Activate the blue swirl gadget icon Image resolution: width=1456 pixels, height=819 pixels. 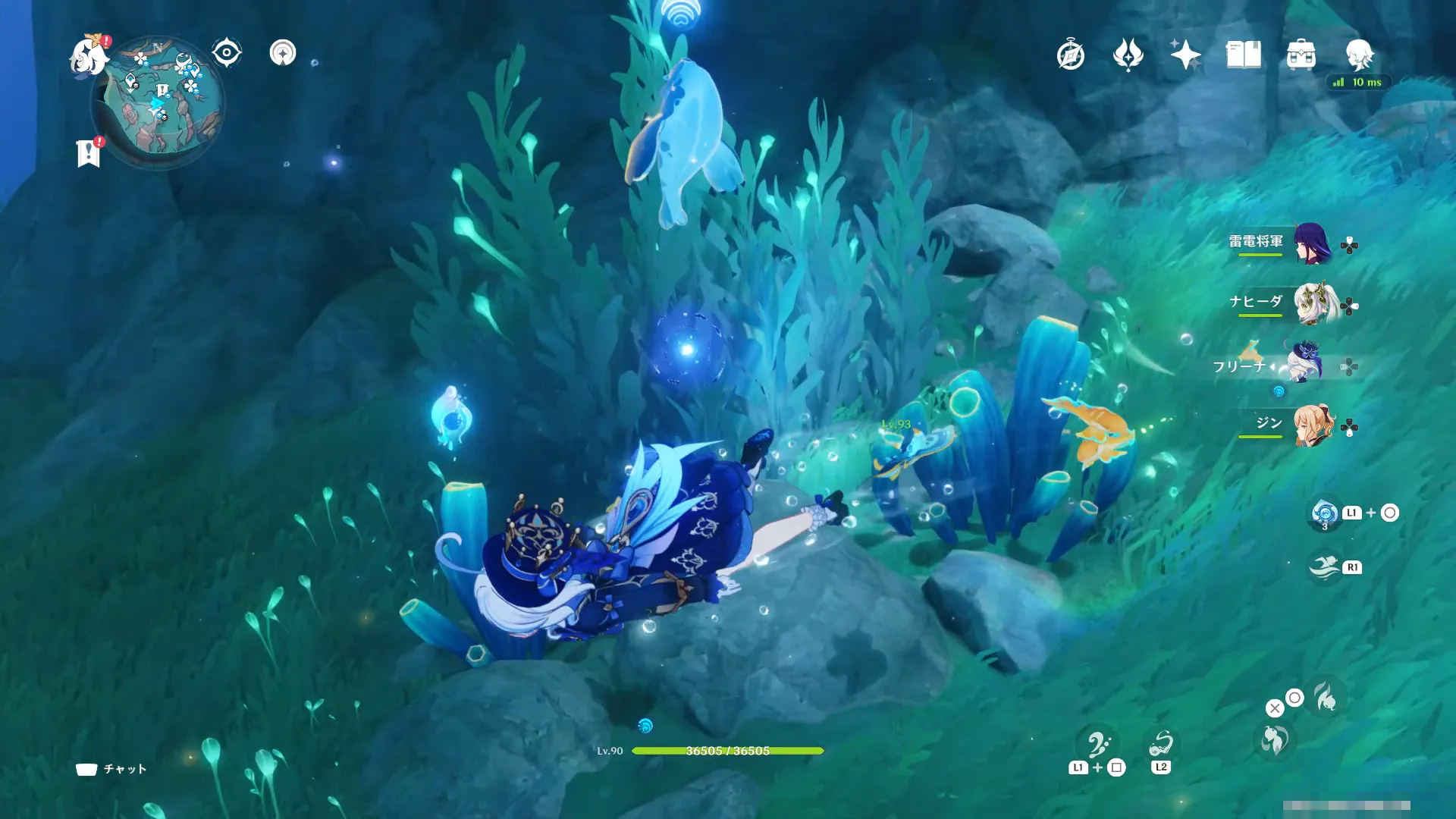pyautogui.click(x=1325, y=513)
